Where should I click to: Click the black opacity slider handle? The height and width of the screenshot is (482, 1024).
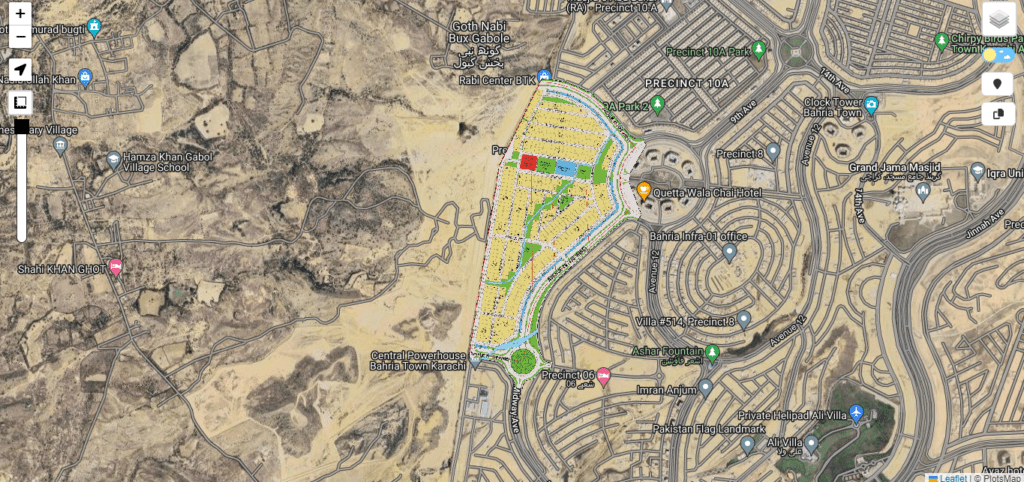[21, 127]
